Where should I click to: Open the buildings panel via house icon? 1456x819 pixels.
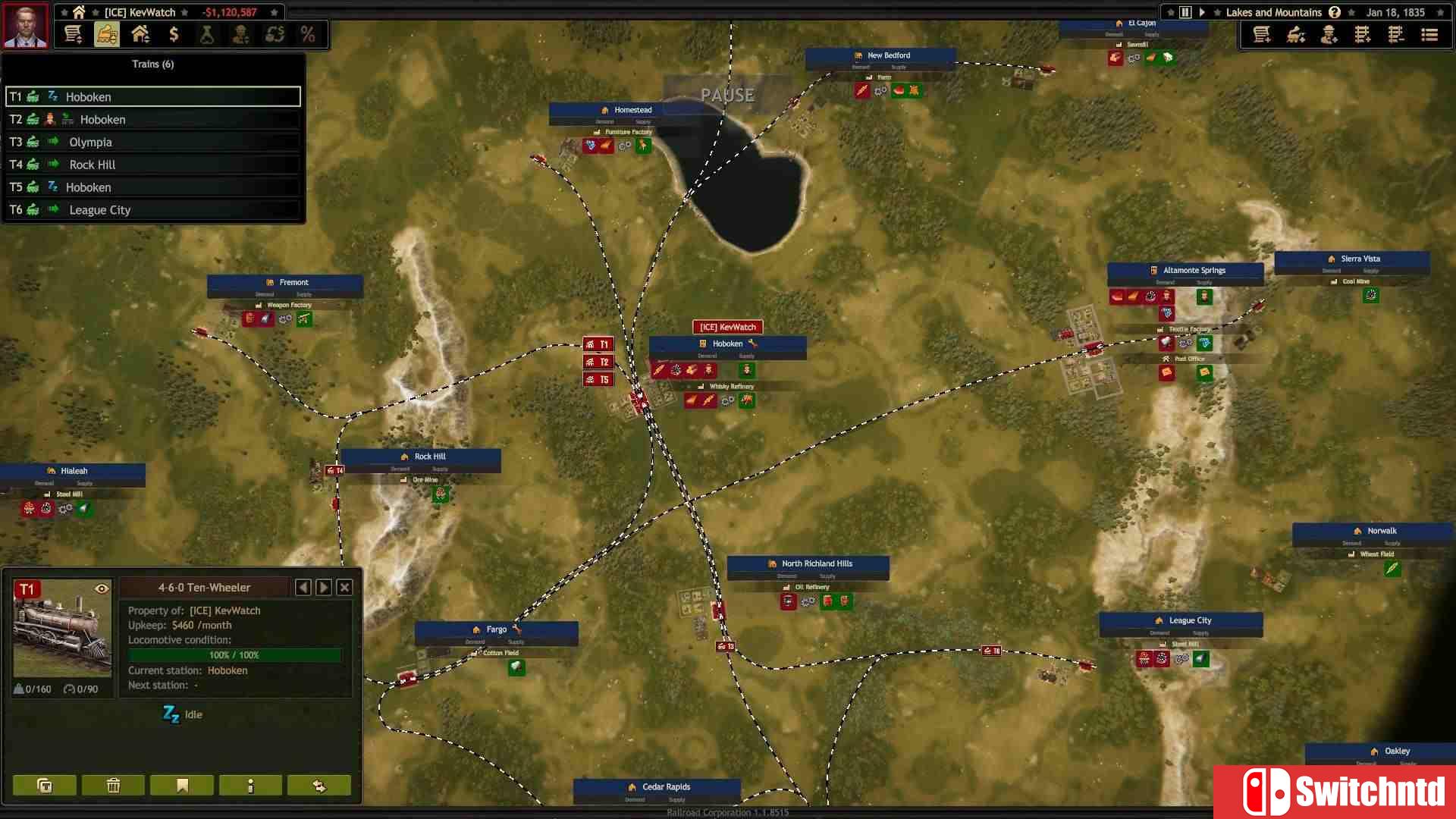pyautogui.click(x=140, y=35)
